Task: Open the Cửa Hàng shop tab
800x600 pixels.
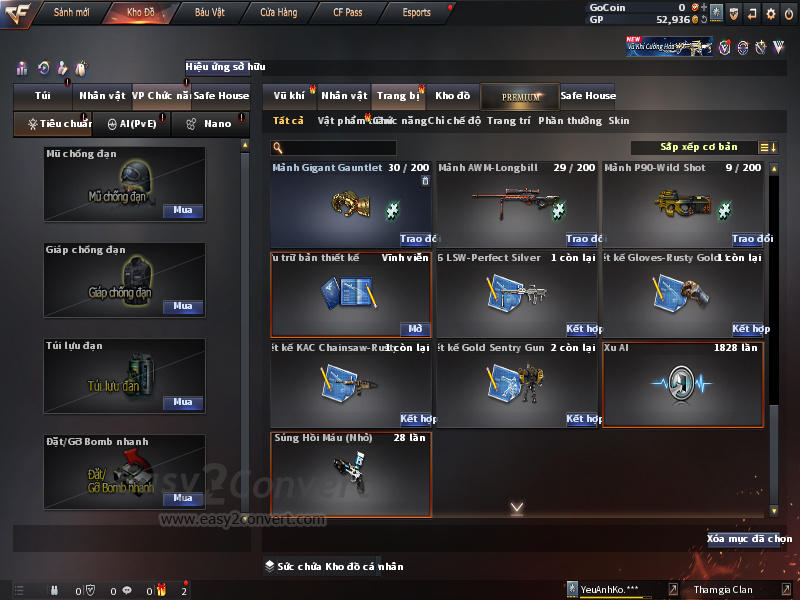Action: tap(278, 13)
